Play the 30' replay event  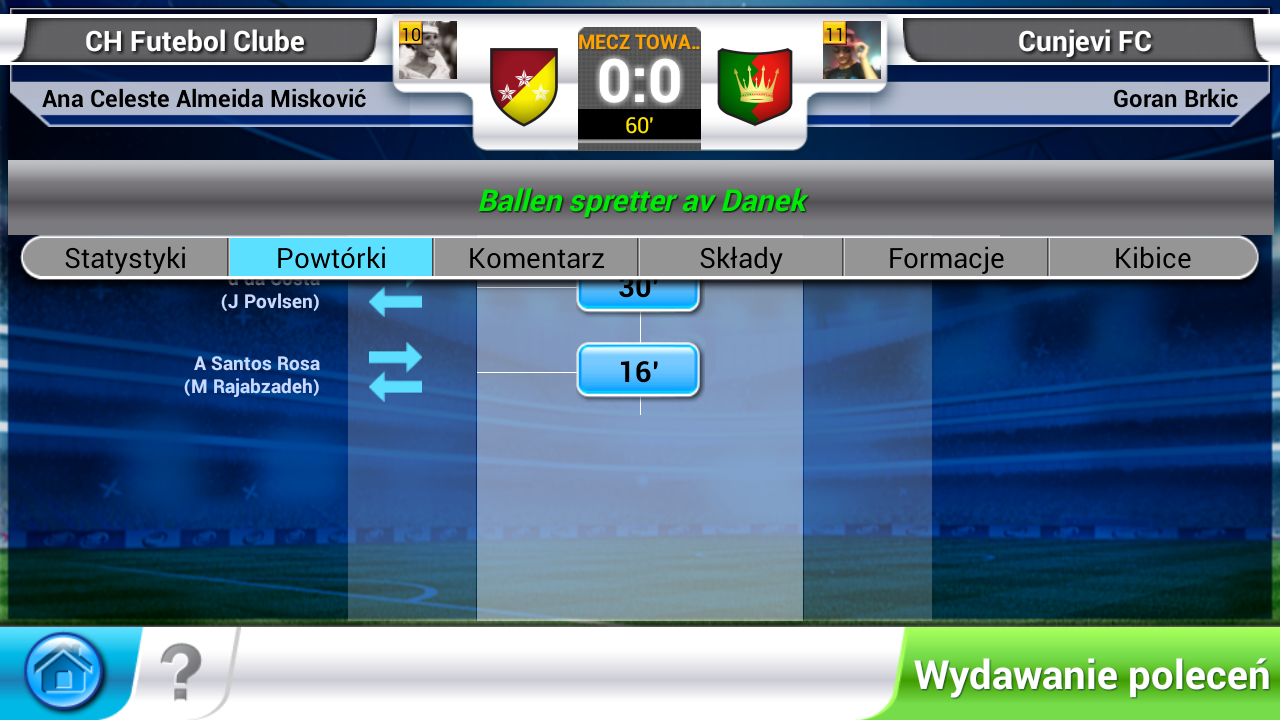(x=638, y=290)
